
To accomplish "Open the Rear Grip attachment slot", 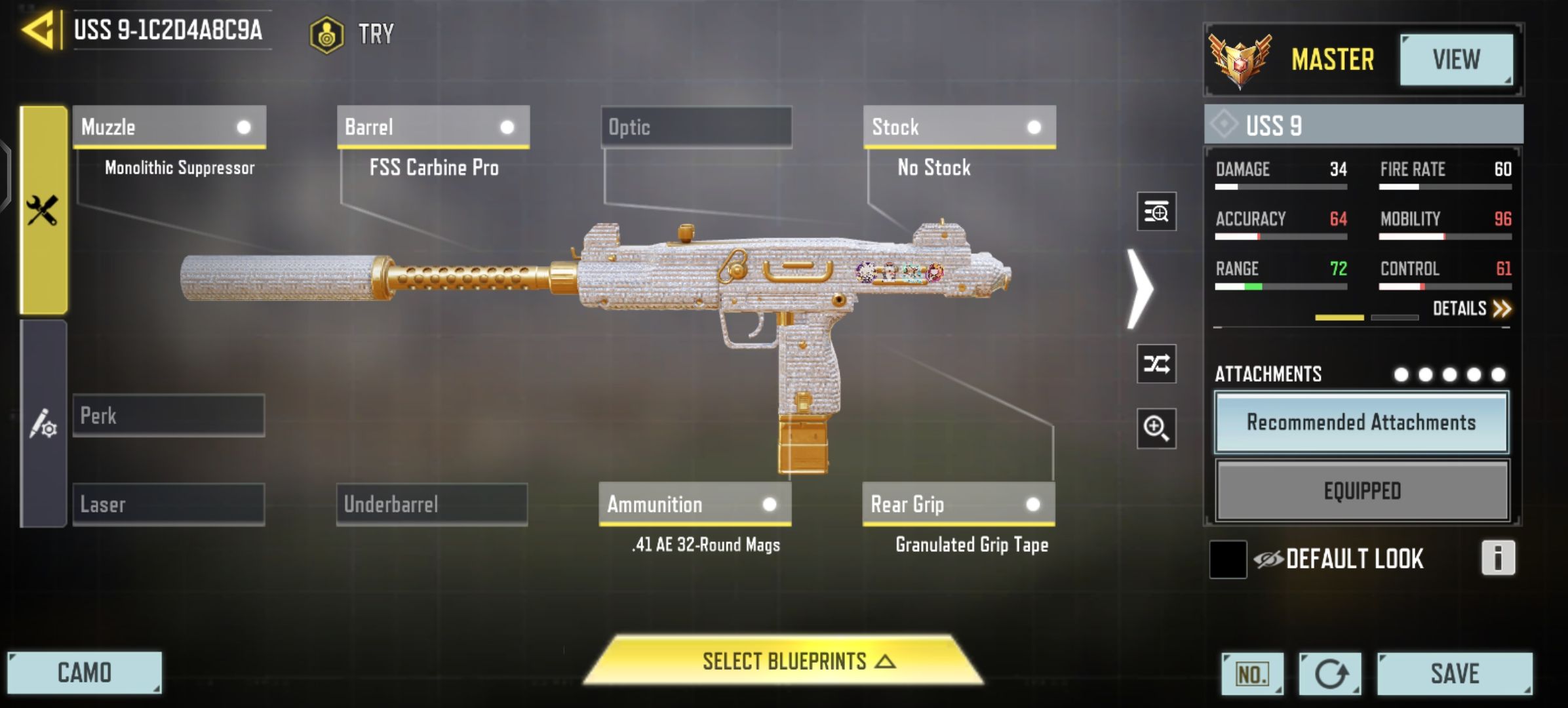I will [958, 504].
